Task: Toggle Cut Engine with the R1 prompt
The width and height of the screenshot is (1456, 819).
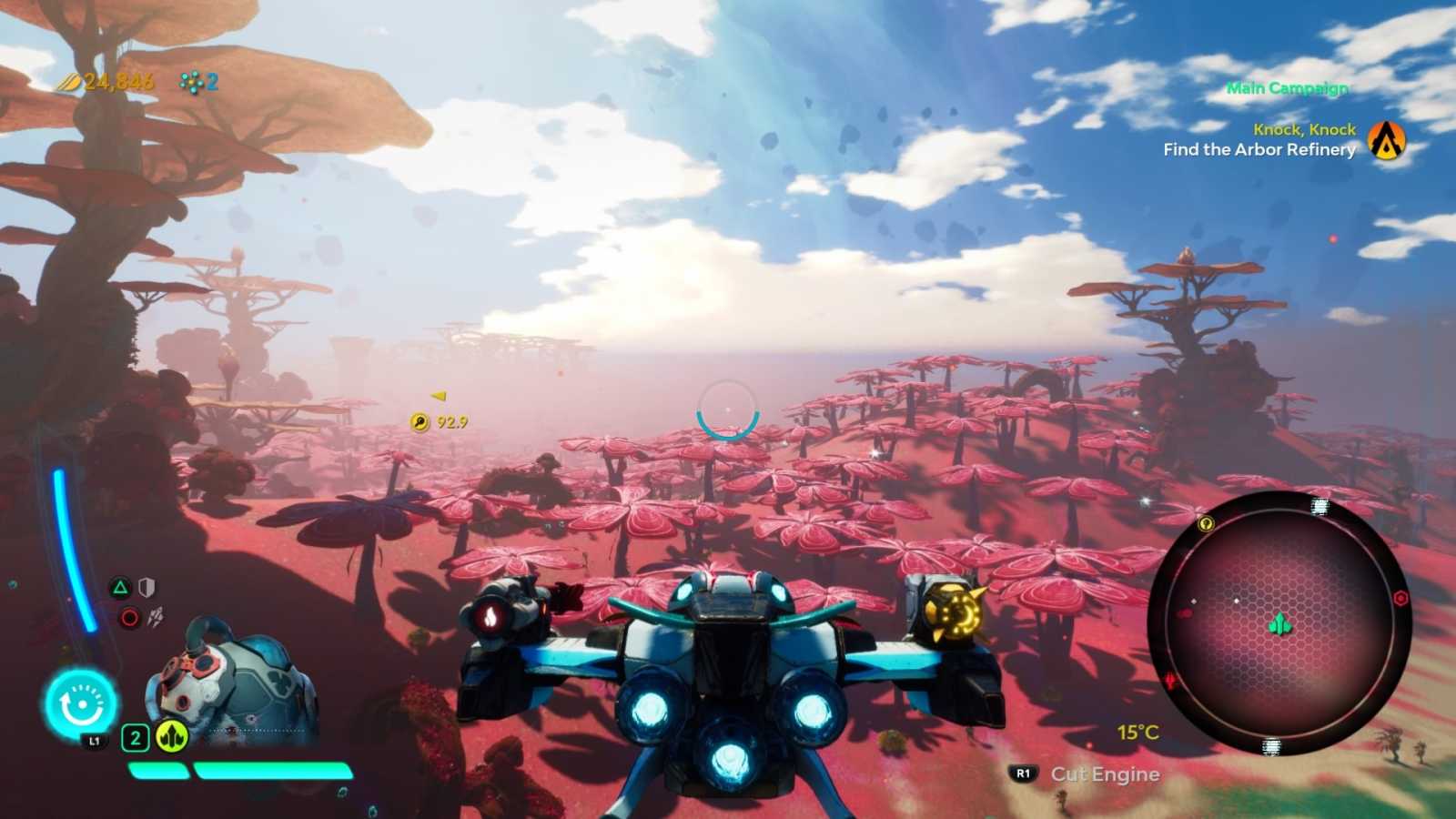Action: coord(1021,774)
